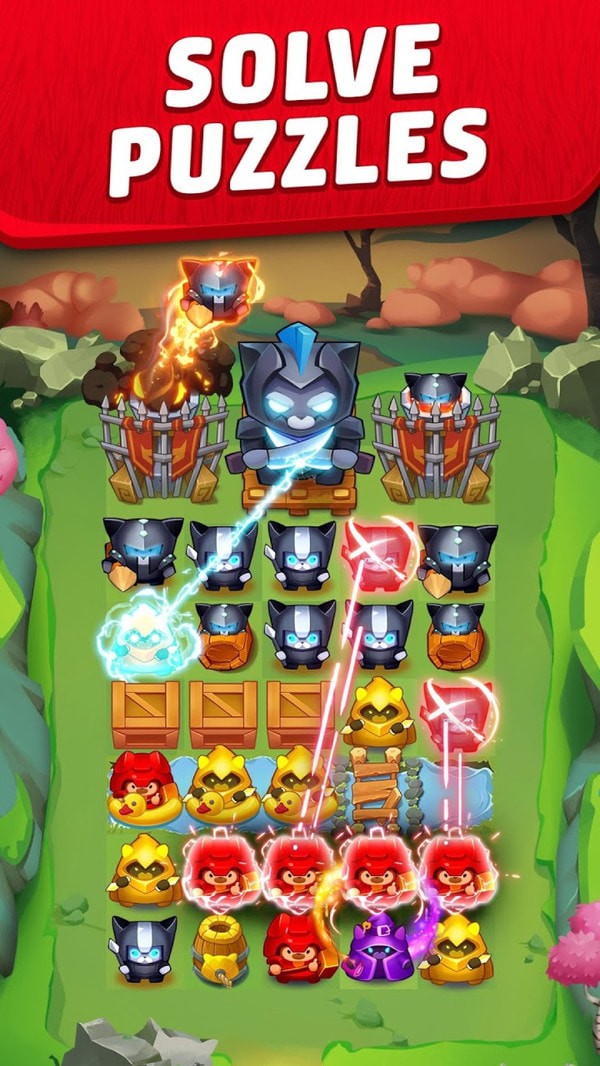Choose the lightning-charged white cat tile
Screen dimensions: 600x1066
click(144, 633)
